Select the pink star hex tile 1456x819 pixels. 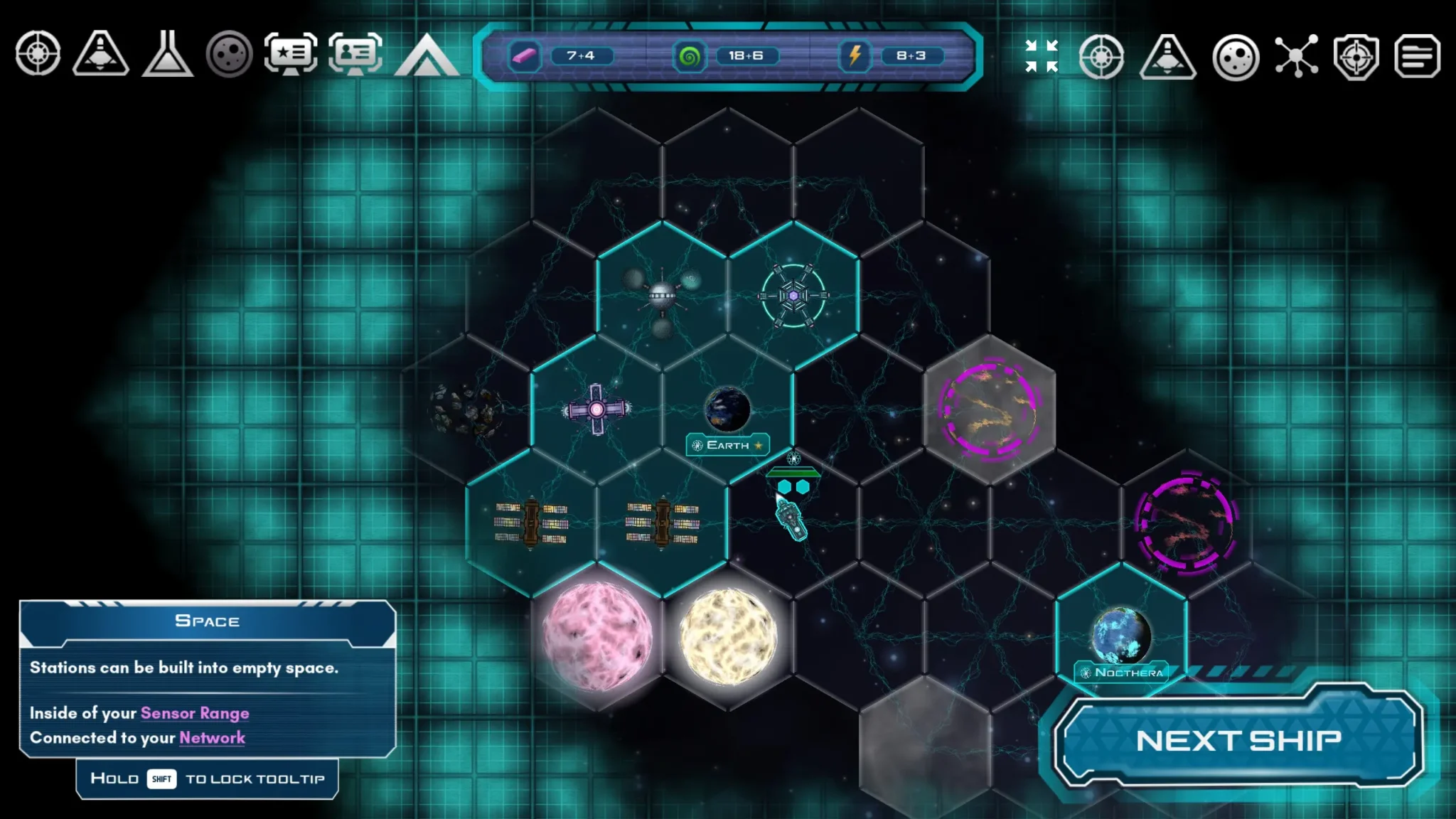point(596,635)
